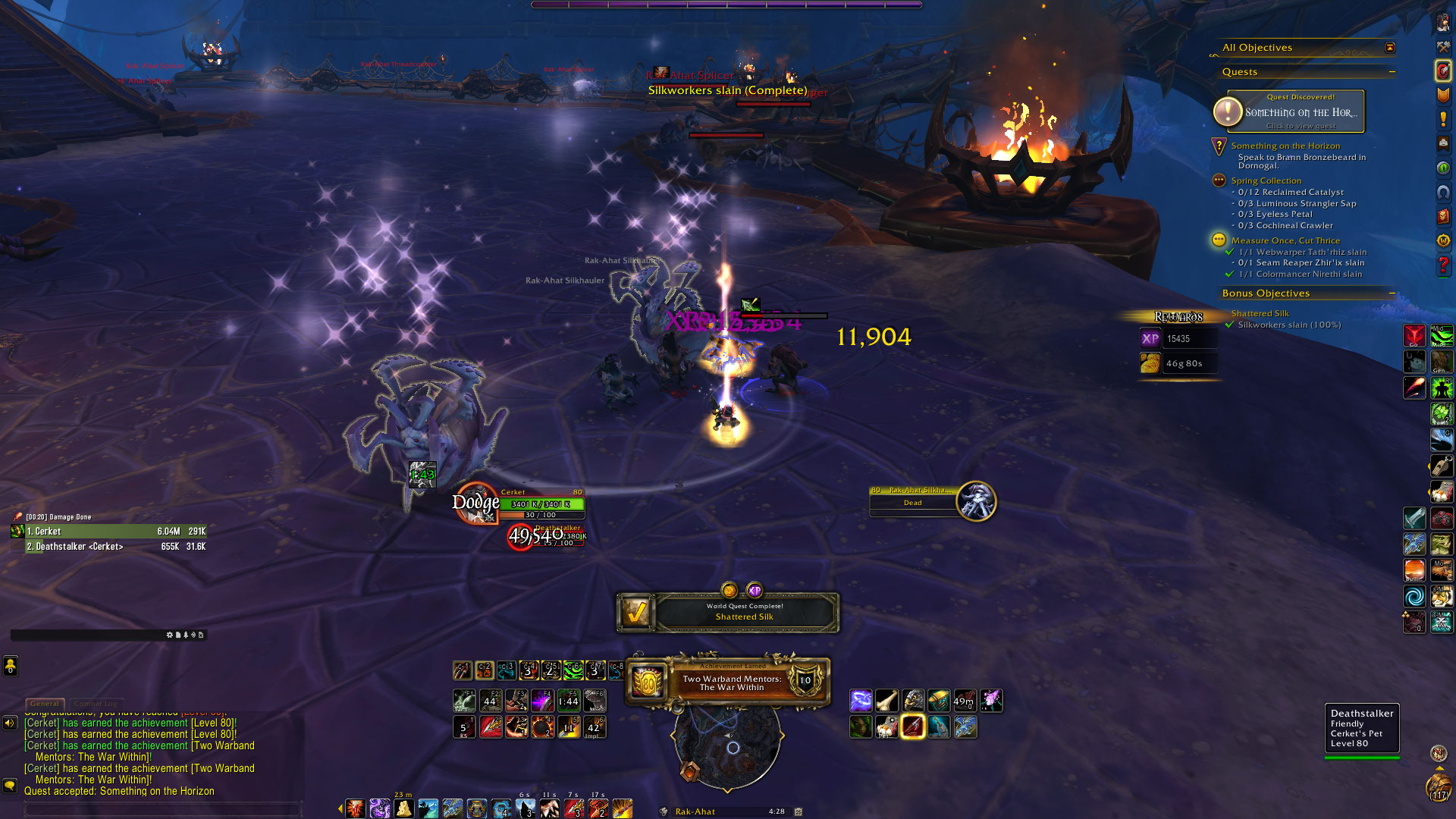This screenshot has height=819, width=1456.
Task: Open the red question mark help micro button
Action: [x=1443, y=266]
